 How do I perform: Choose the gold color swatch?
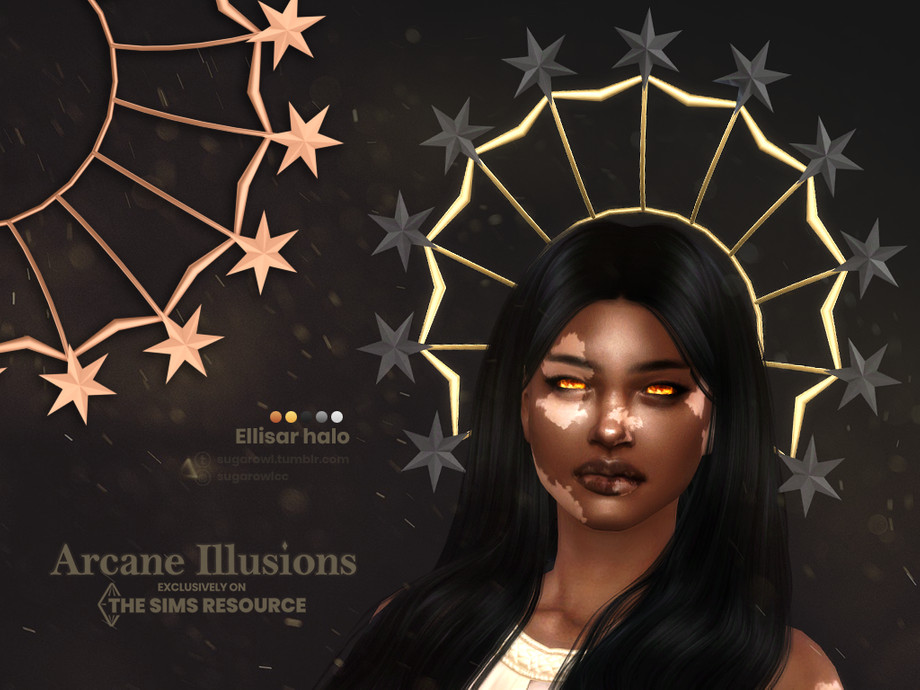point(291,416)
